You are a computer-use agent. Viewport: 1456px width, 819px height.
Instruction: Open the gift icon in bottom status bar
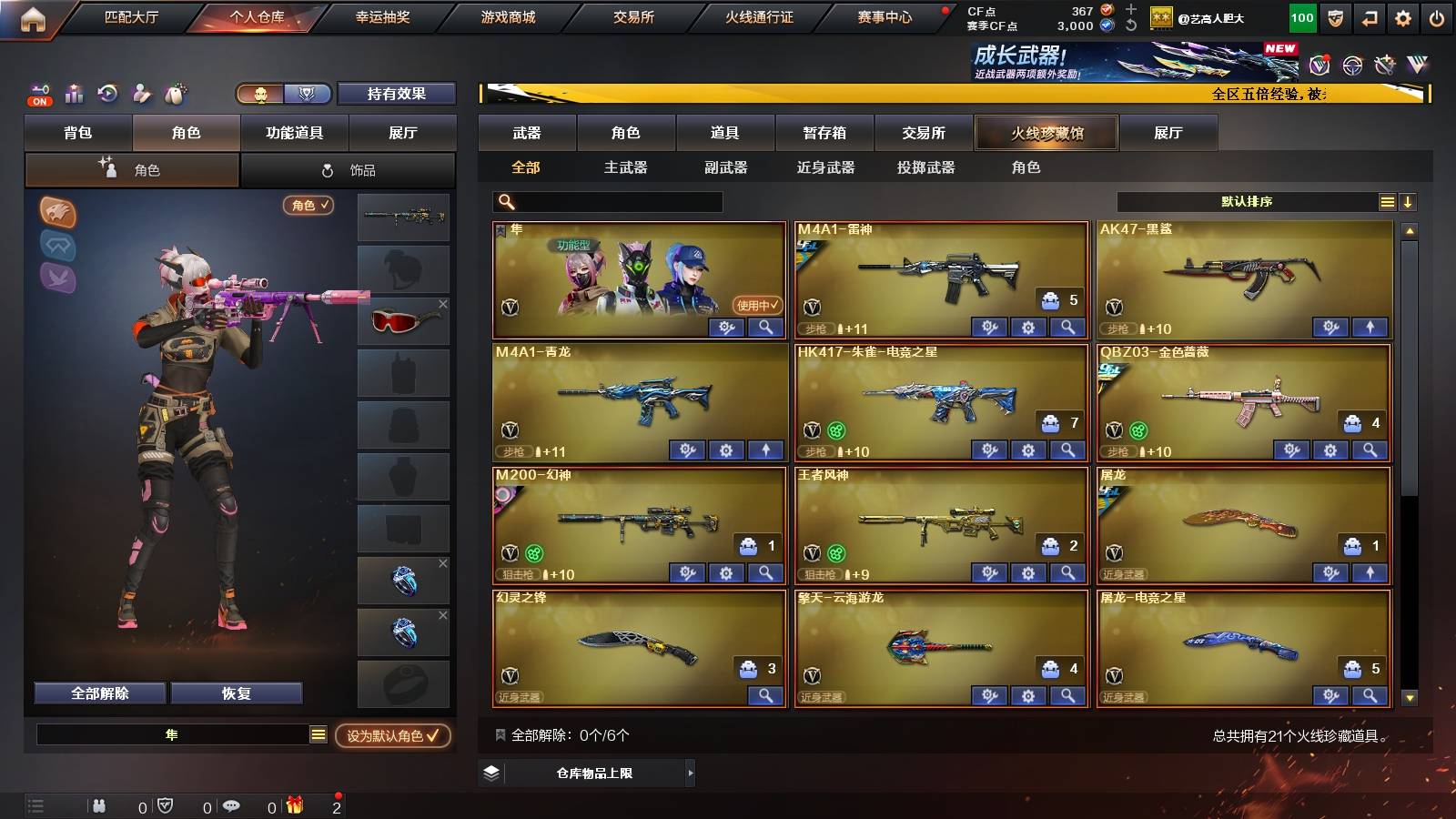292,805
